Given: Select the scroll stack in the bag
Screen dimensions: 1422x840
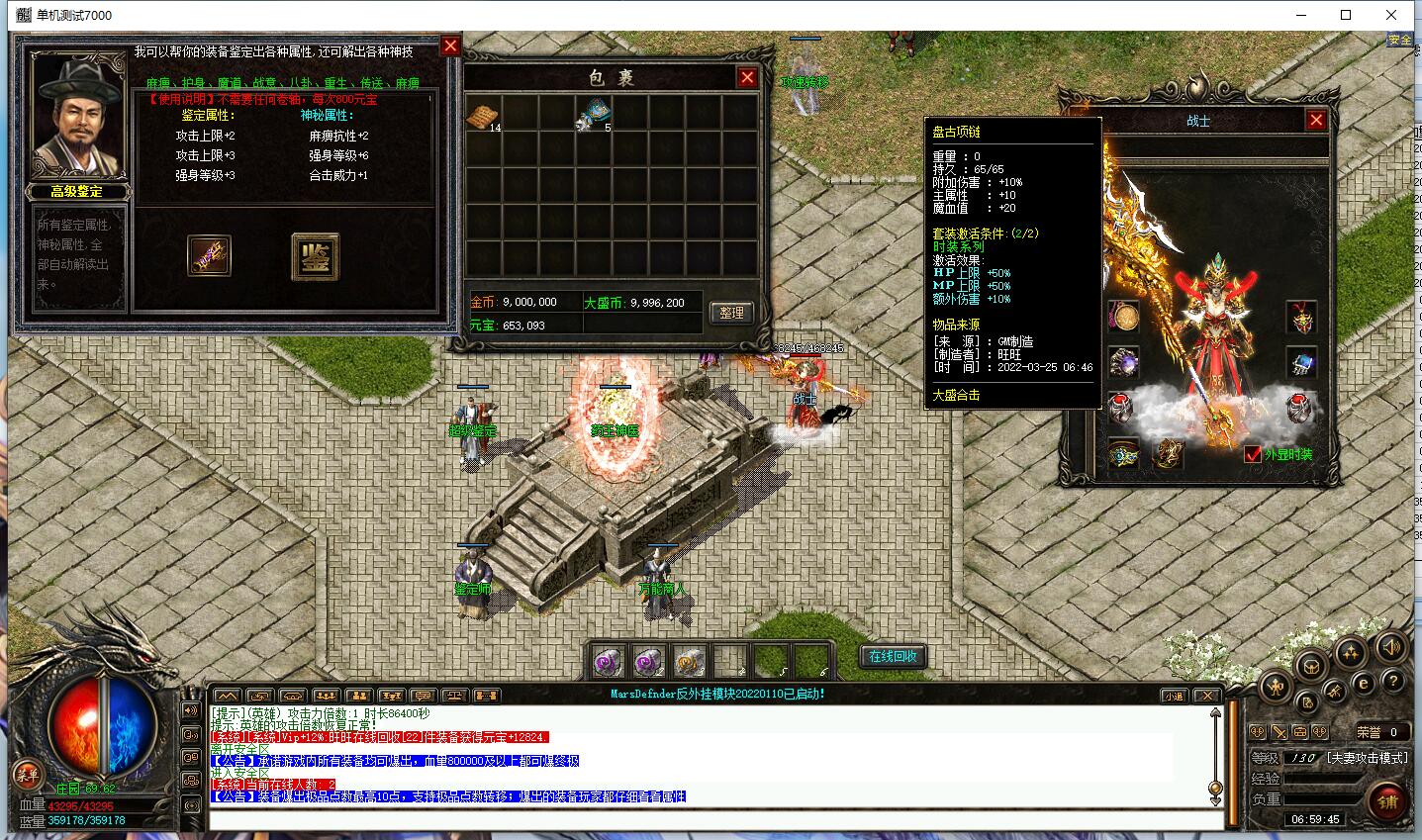Looking at the screenshot, I should 482,117.
